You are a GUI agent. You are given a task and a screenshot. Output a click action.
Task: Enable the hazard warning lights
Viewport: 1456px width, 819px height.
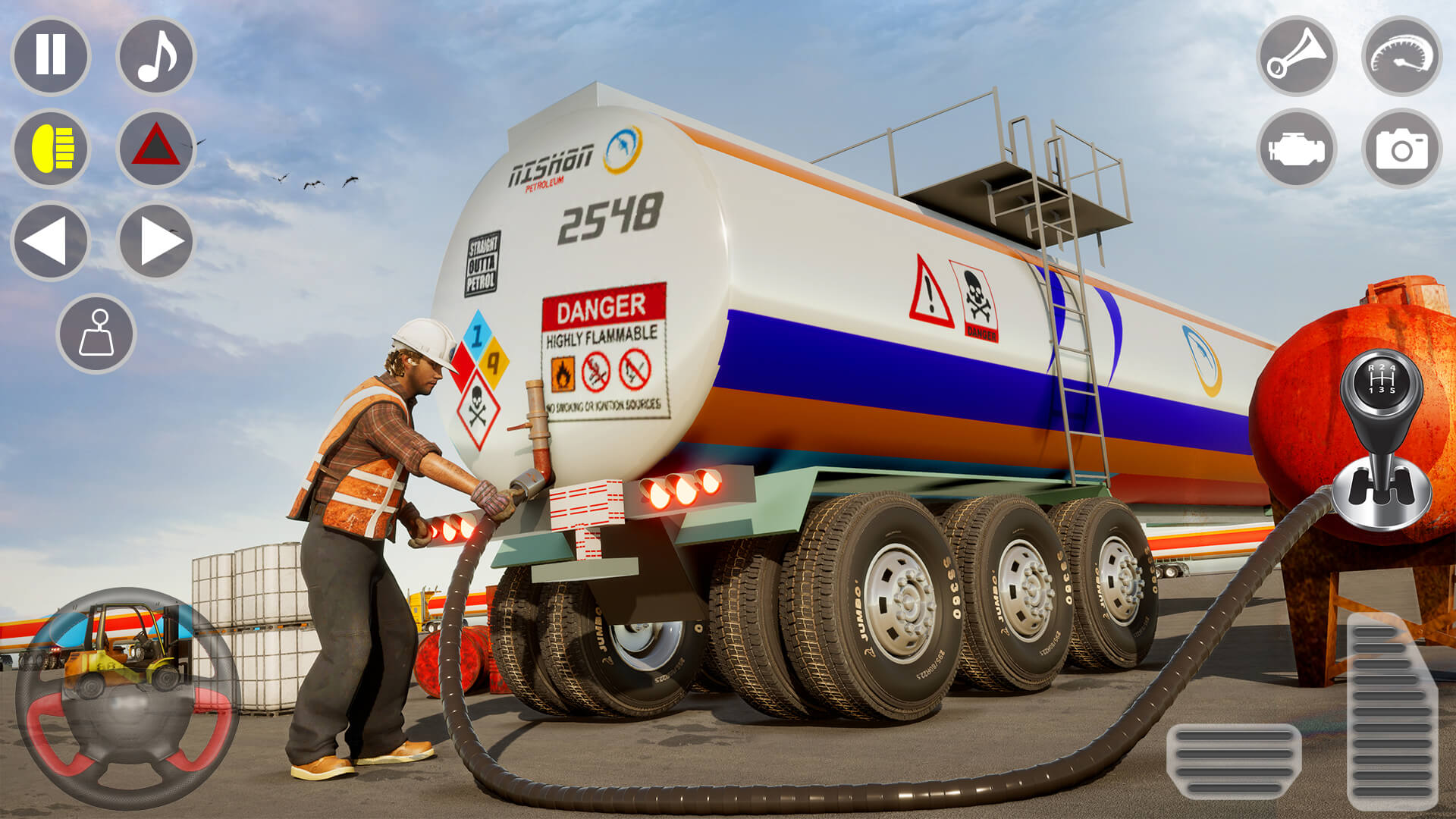[x=155, y=149]
